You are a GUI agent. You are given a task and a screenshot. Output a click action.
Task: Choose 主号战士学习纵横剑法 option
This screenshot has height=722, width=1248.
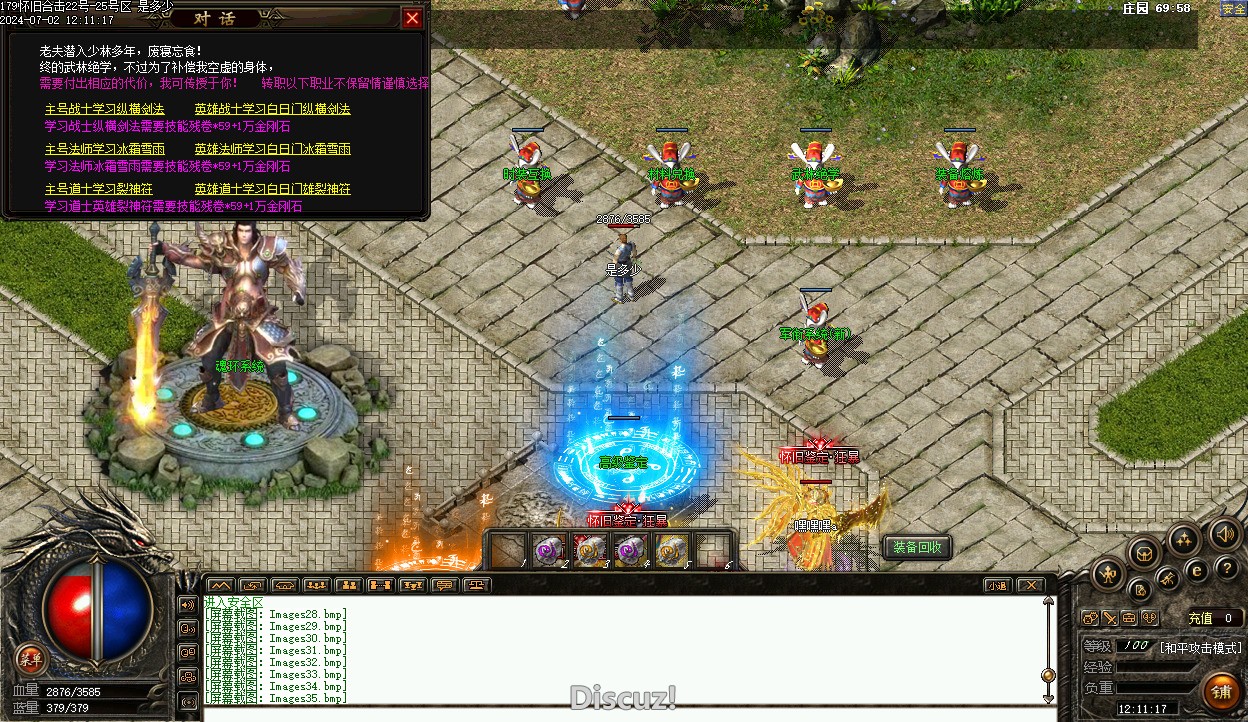coord(105,109)
